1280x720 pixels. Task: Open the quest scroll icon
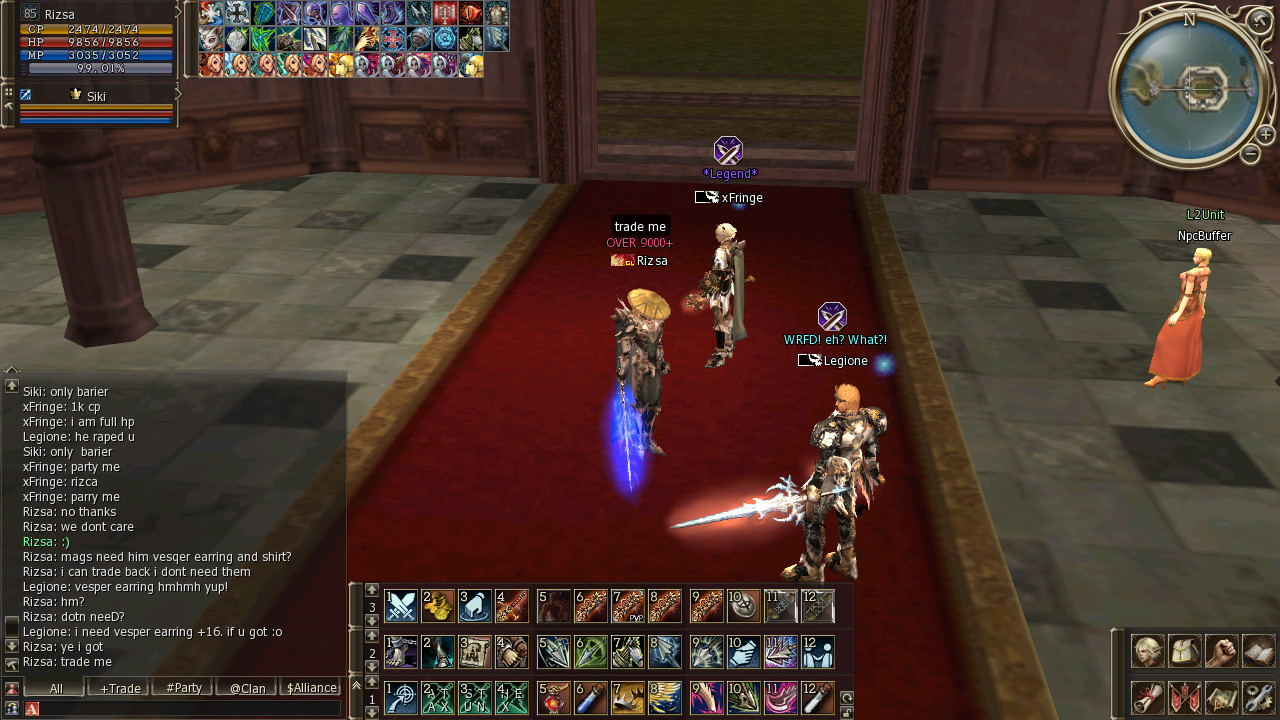(1147, 697)
